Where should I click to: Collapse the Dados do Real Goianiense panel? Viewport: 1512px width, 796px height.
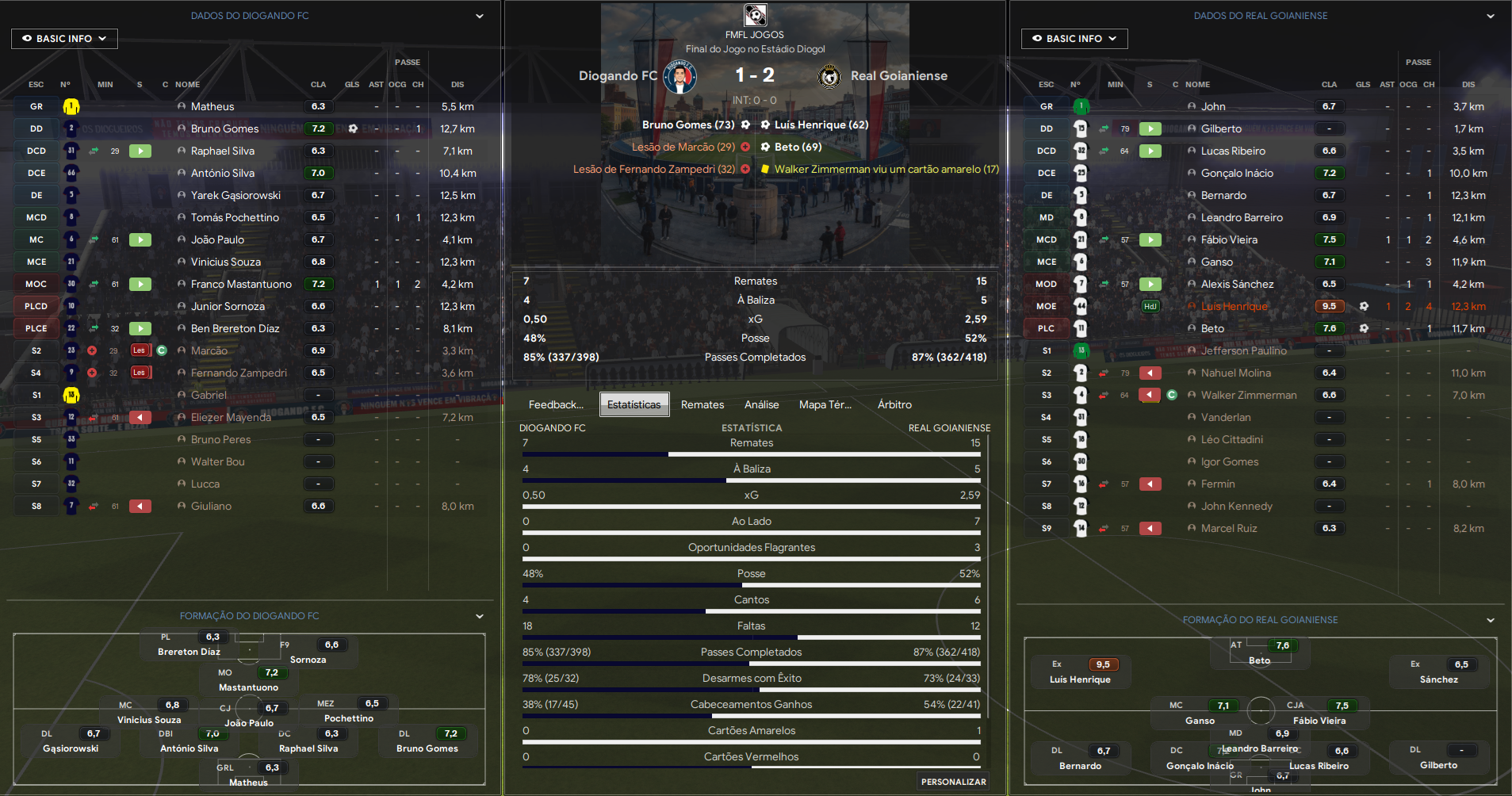[x=1491, y=16]
